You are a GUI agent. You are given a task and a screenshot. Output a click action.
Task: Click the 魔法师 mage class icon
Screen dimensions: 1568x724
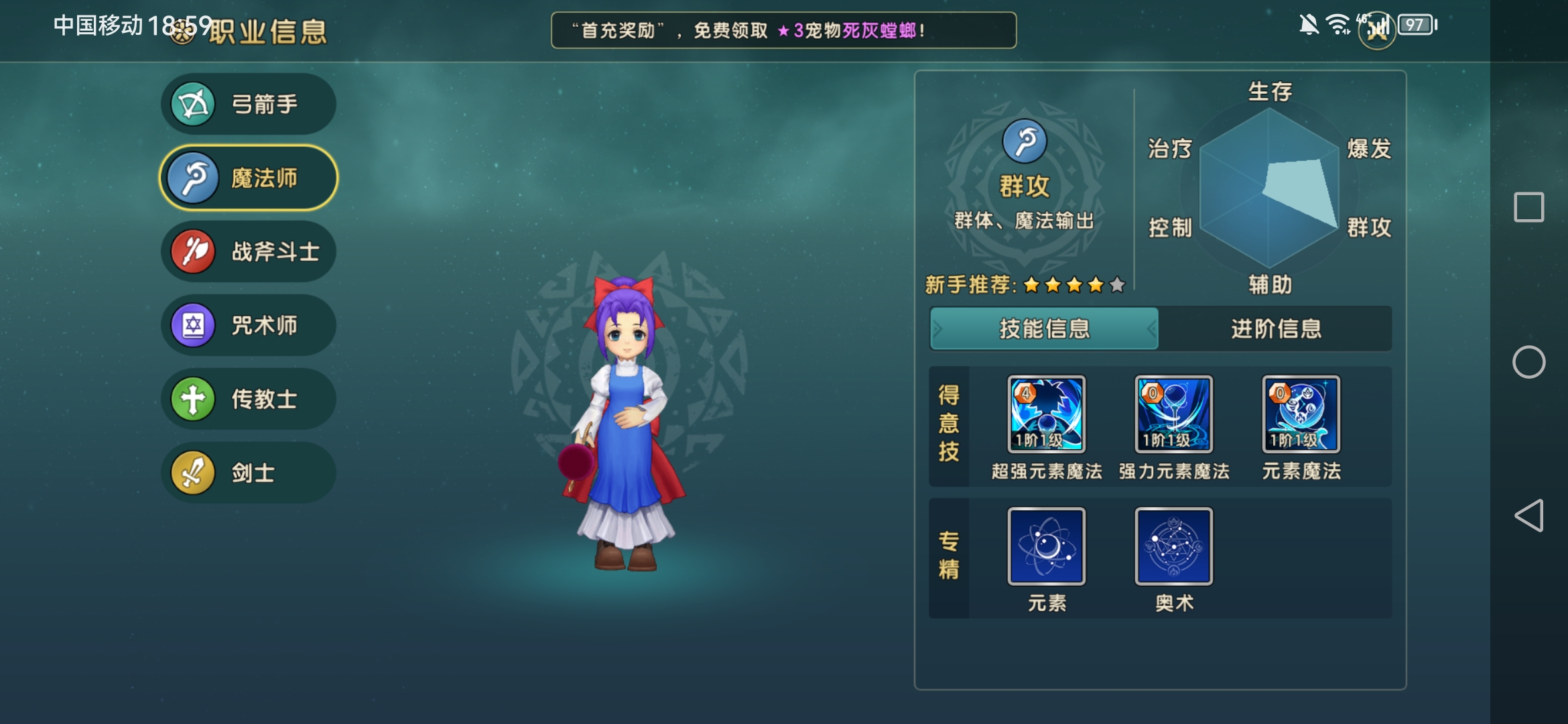coord(192,176)
